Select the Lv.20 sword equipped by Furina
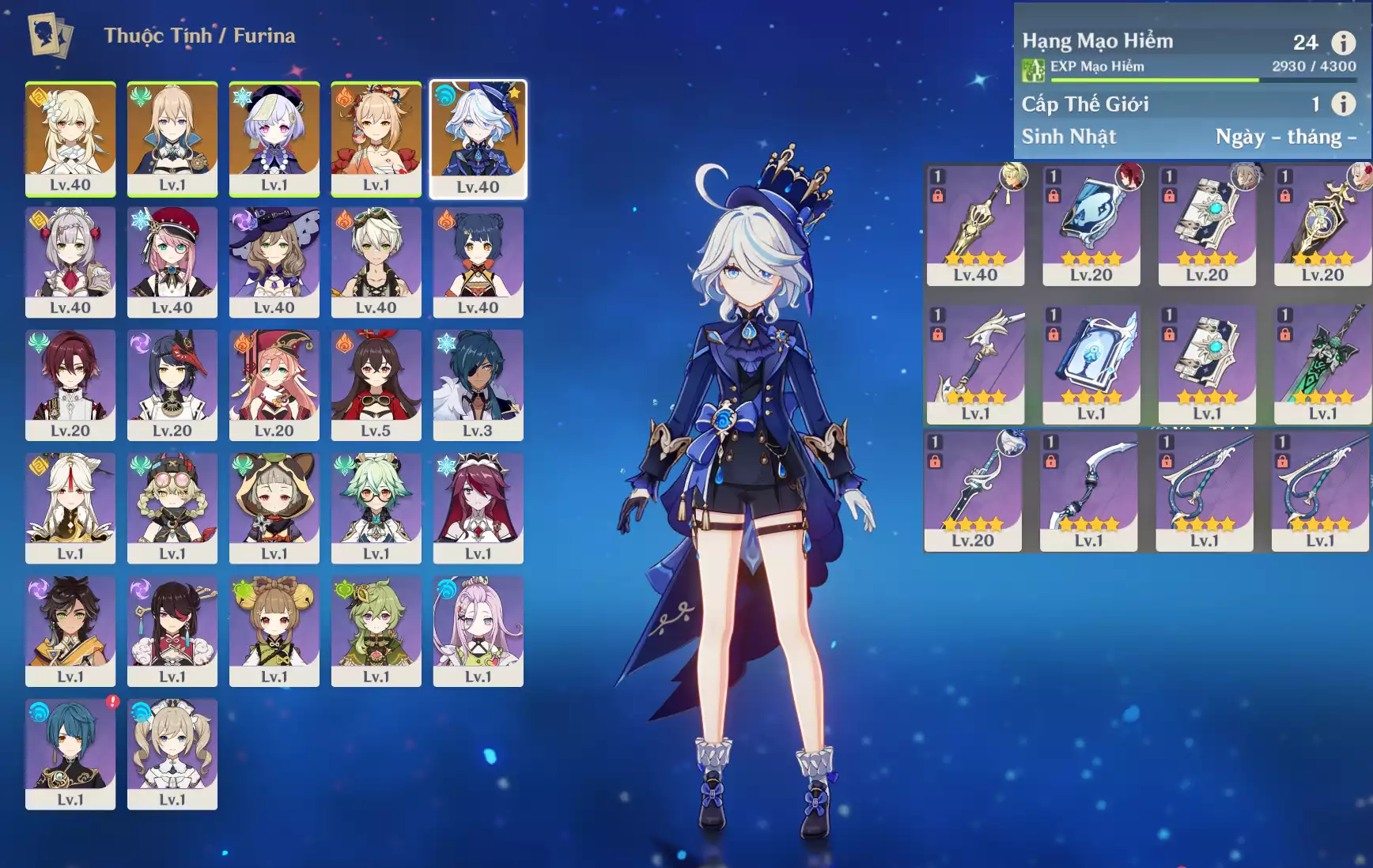Screen dimensions: 1373x868 pos(973,491)
